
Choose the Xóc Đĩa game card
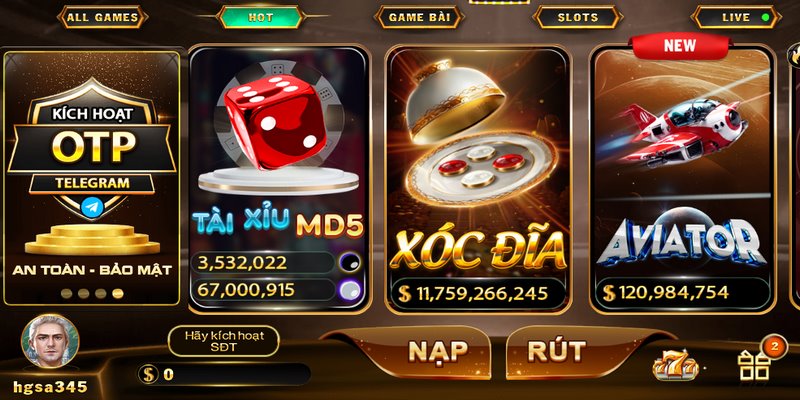(477, 175)
